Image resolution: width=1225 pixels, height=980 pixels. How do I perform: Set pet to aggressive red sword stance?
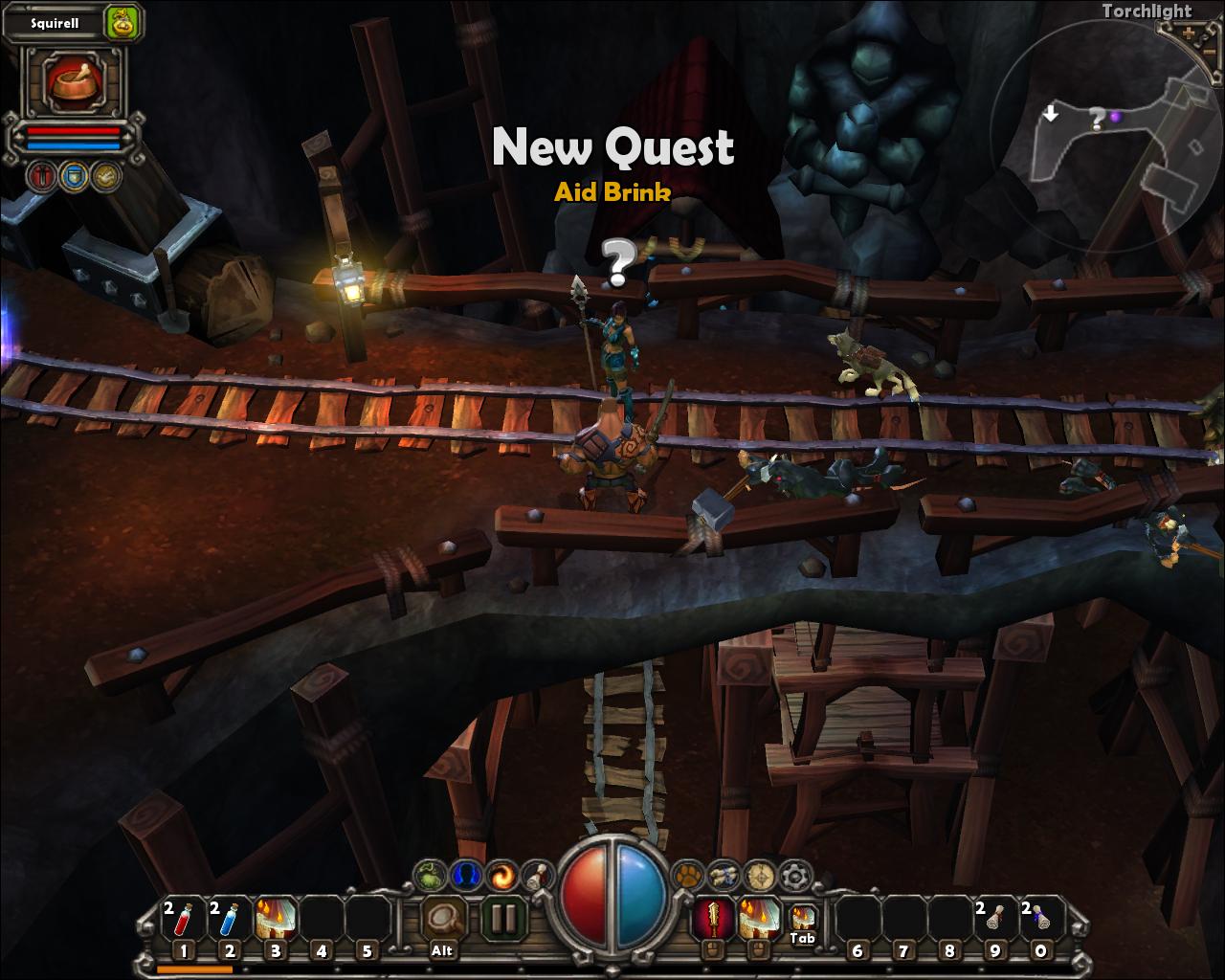pos(43,176)
